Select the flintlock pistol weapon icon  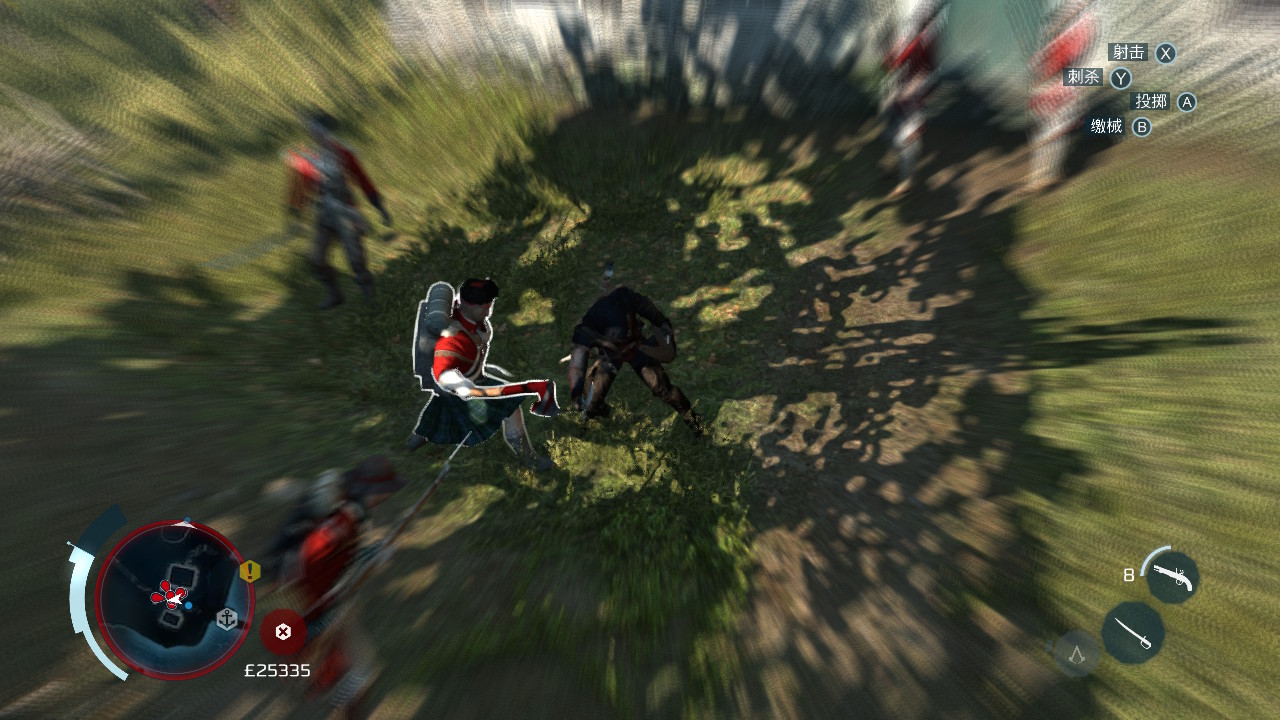(x=1171, y=577)
